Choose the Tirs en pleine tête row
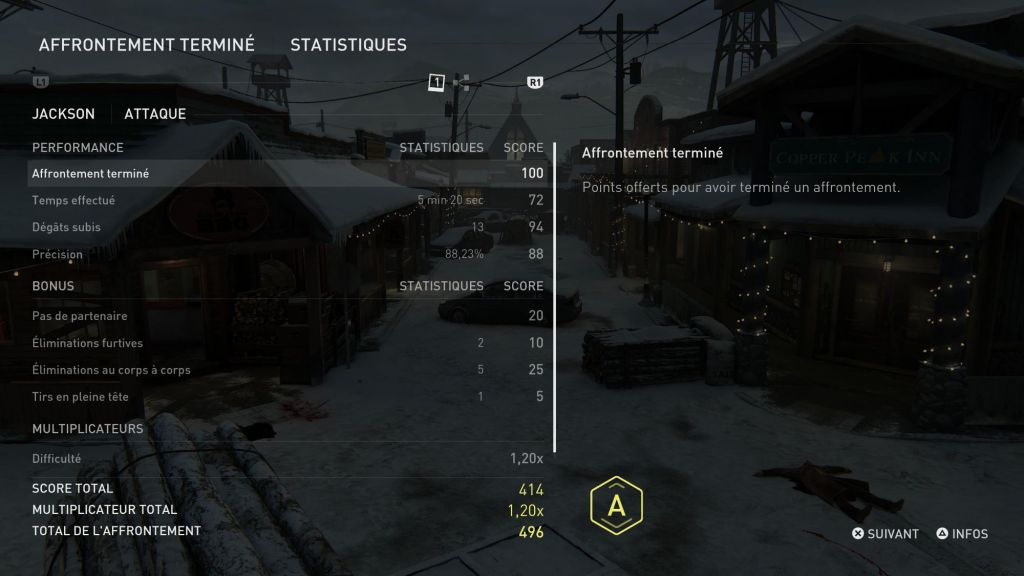The height and width of the screenshot is (576, 1024). pos(288,397)
